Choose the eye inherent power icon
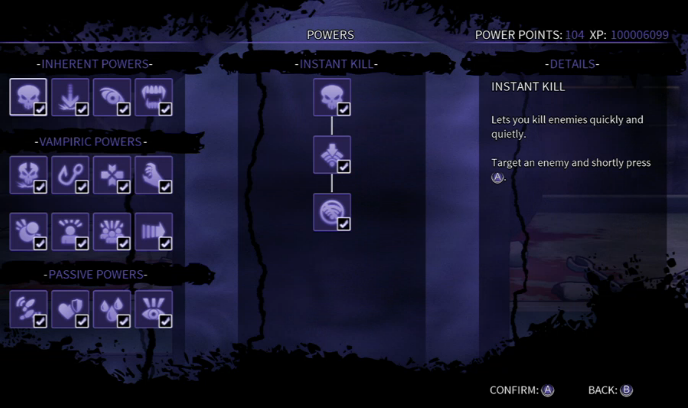The height and width of the screenshot is (408, 688). point(112,98)
